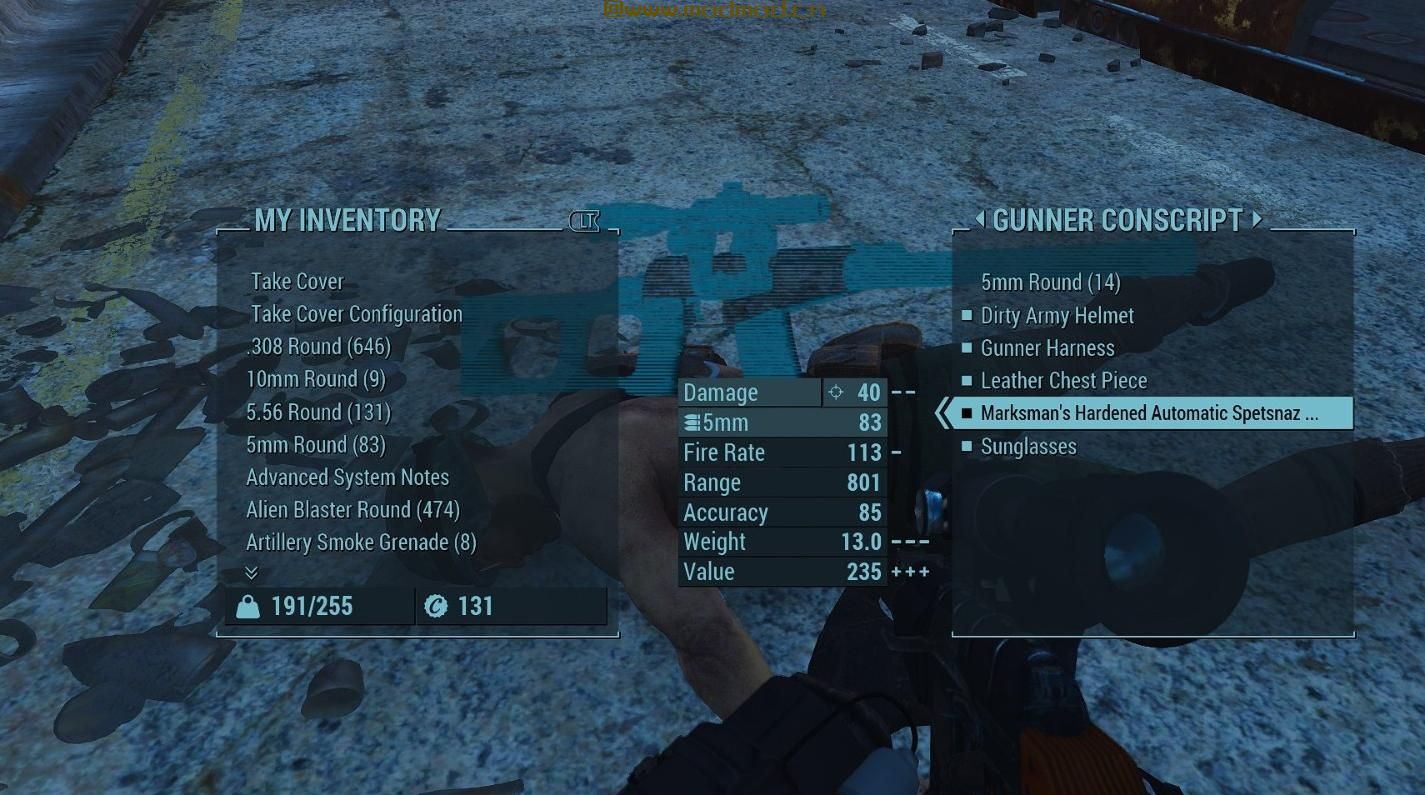The width and height of the screenshot is (1425, 795).
Task: Pick the 10mm Round (9) entry
Action: [315, 379]
